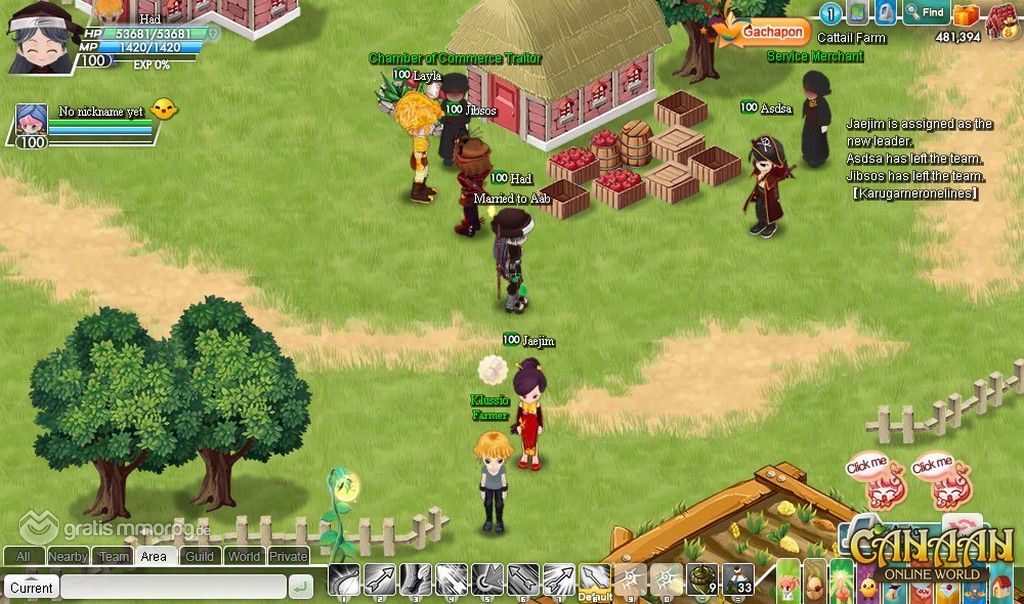Image resolution: width=1024 pixels, height=604 pixels.
Task: Open the orange gift box icon
Action: click(x=965, y=14)
